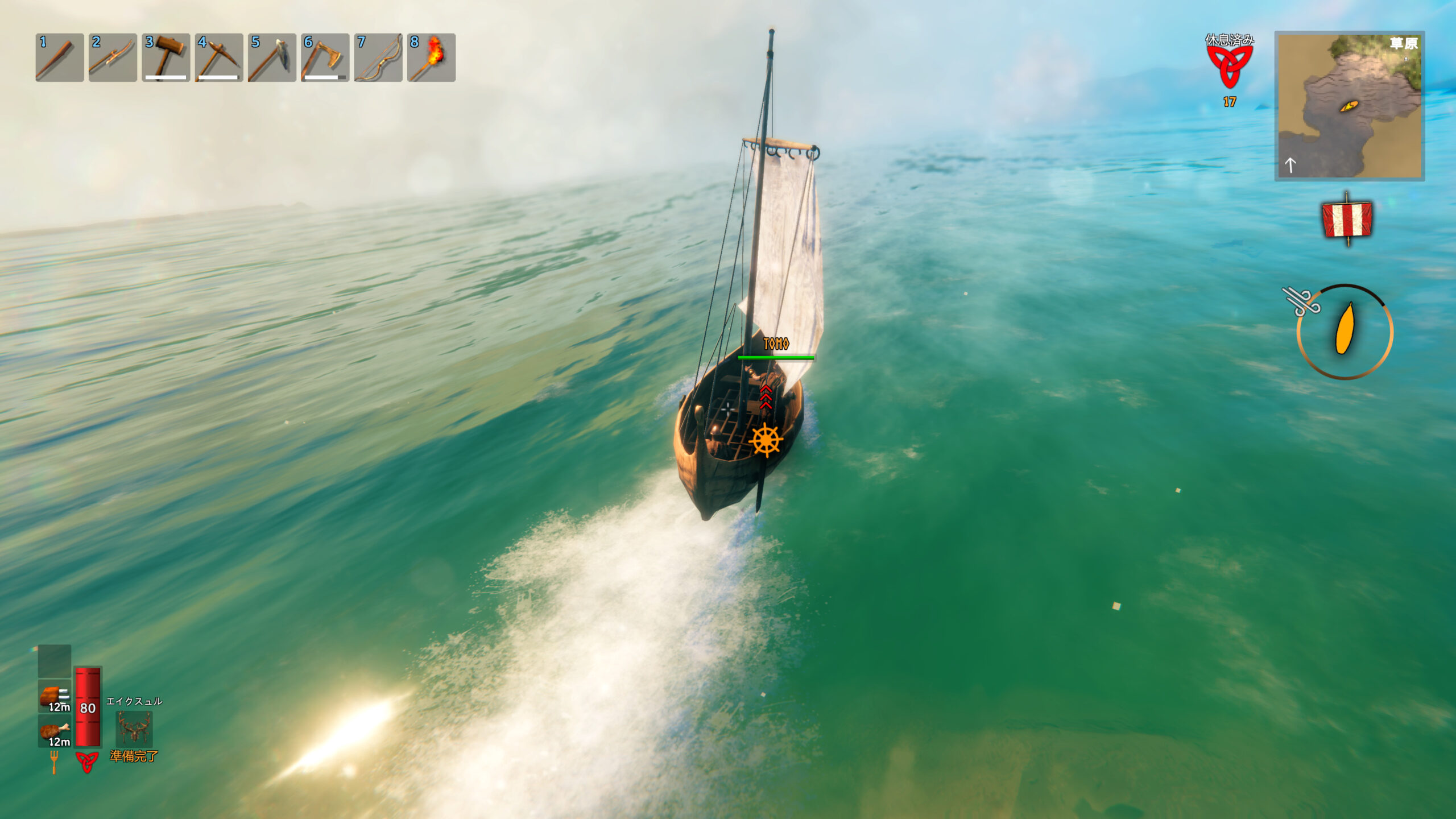
Task: Choose the burning torch in slot 8
Action: (x=431, y=57)
